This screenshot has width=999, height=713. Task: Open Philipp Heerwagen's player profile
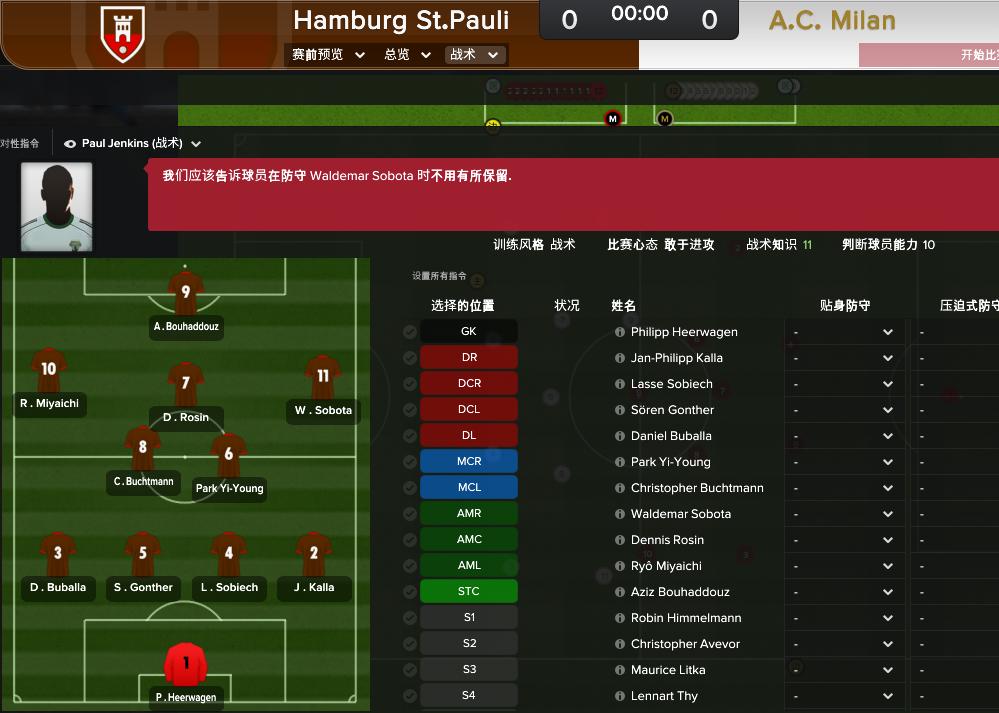pos(684,332)
